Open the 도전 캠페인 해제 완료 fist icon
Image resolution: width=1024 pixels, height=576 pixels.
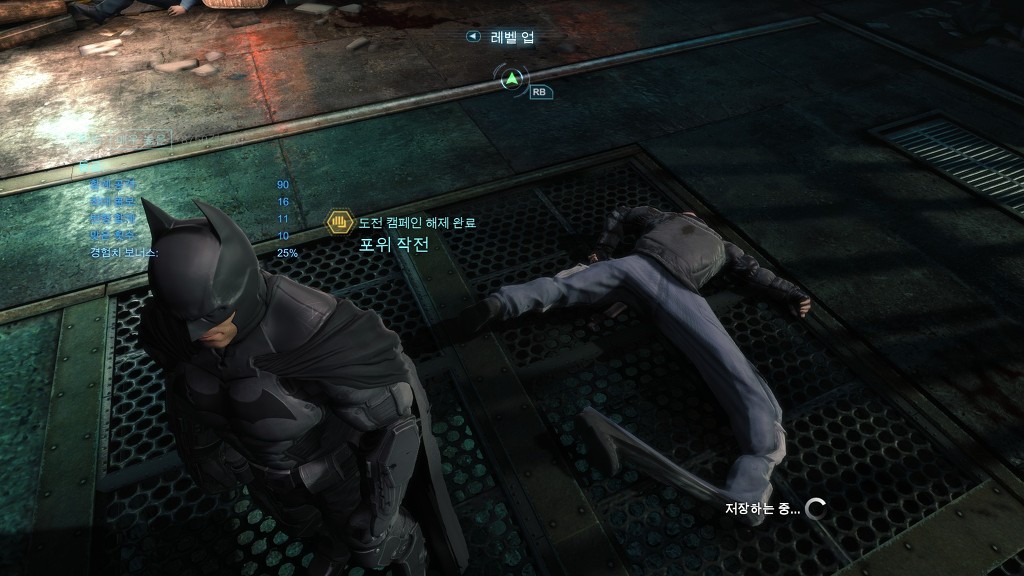[x=340, y=222]
